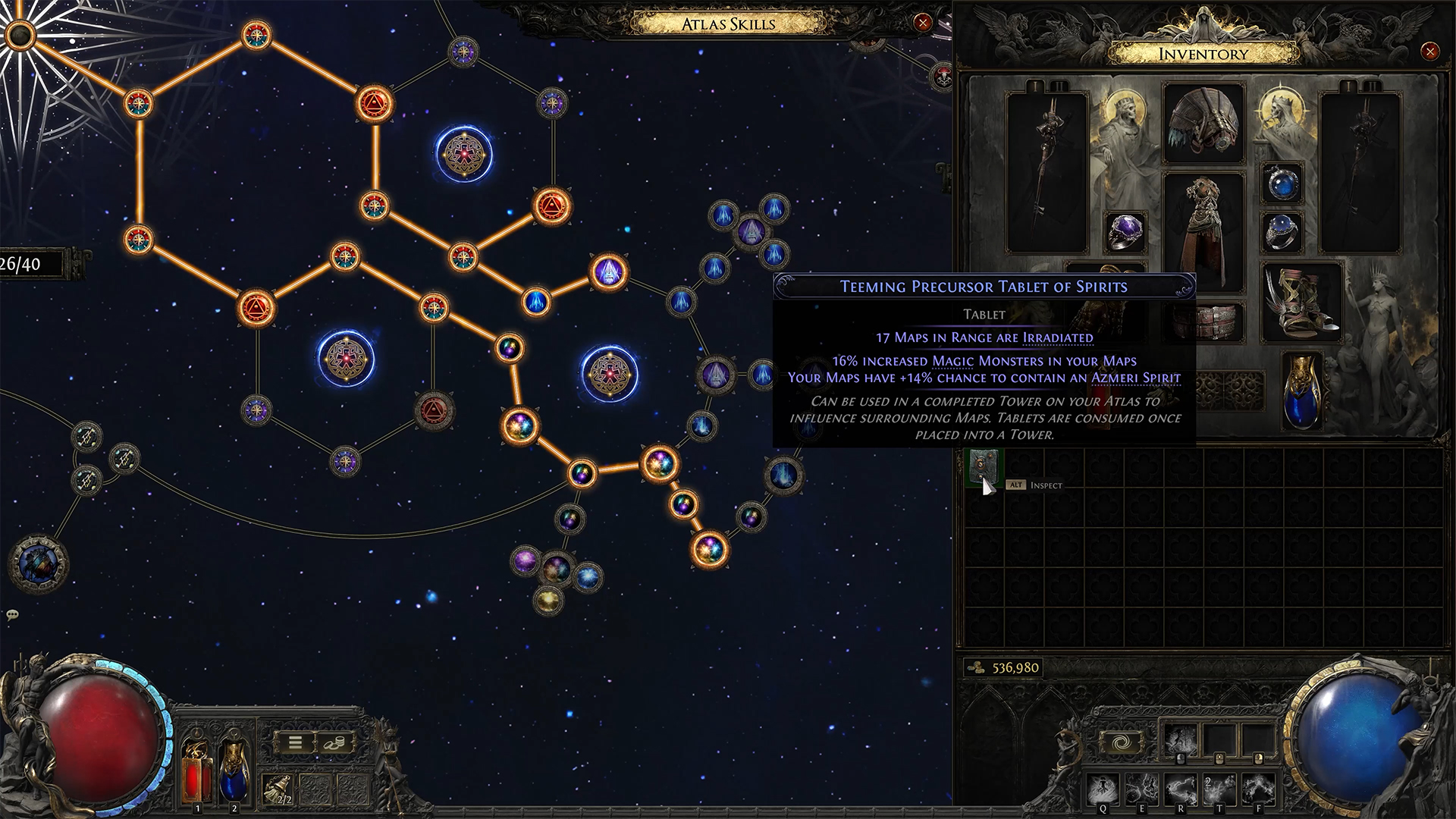This screenshot has width=1456, height=819.
Task: Use the blue mana flask on the hotbar
Action: click(234, 767)
